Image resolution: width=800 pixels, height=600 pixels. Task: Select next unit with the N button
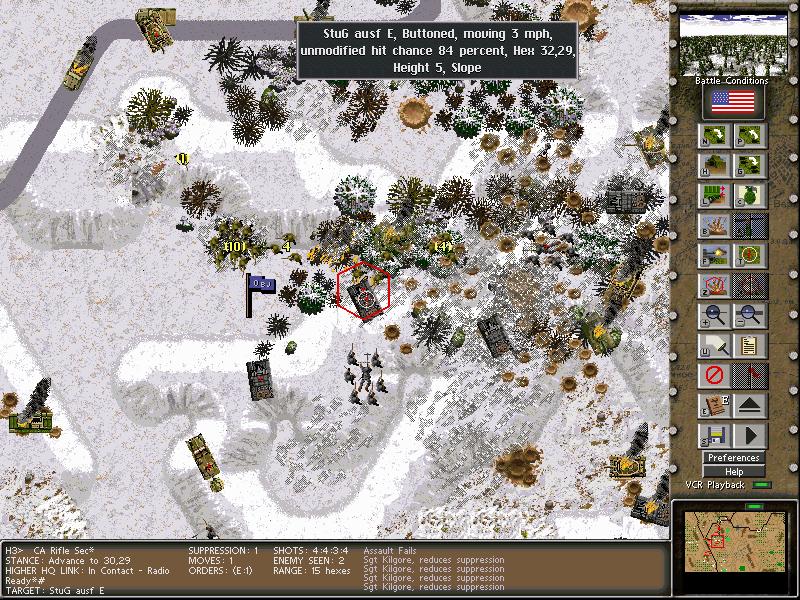point(715,136)
